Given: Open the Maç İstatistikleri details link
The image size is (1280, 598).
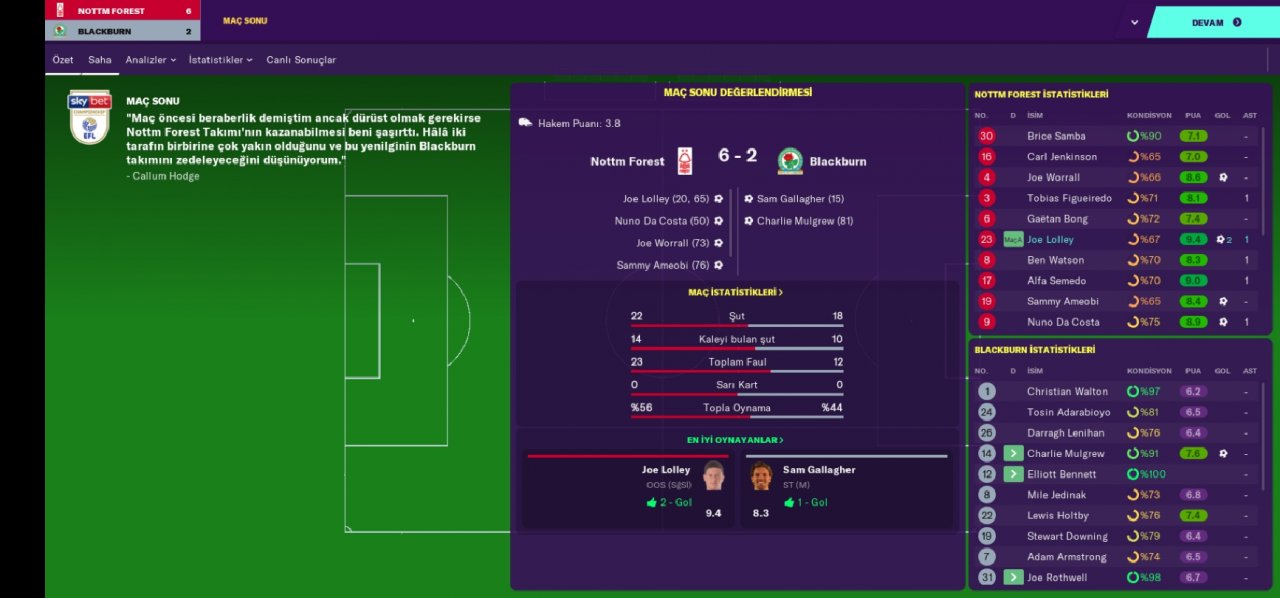Looking at the screenshot, I should point(736,292).
